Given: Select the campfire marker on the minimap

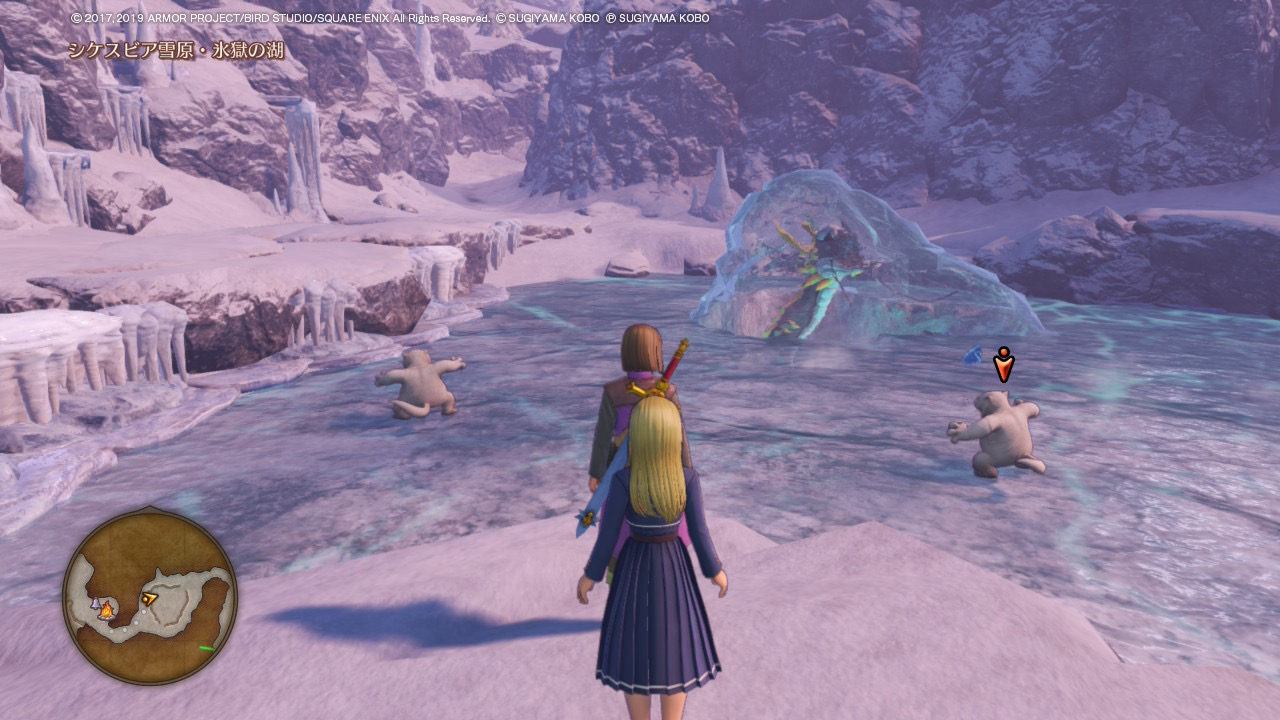Looking at the screenshot, I should tap(107, 609).
